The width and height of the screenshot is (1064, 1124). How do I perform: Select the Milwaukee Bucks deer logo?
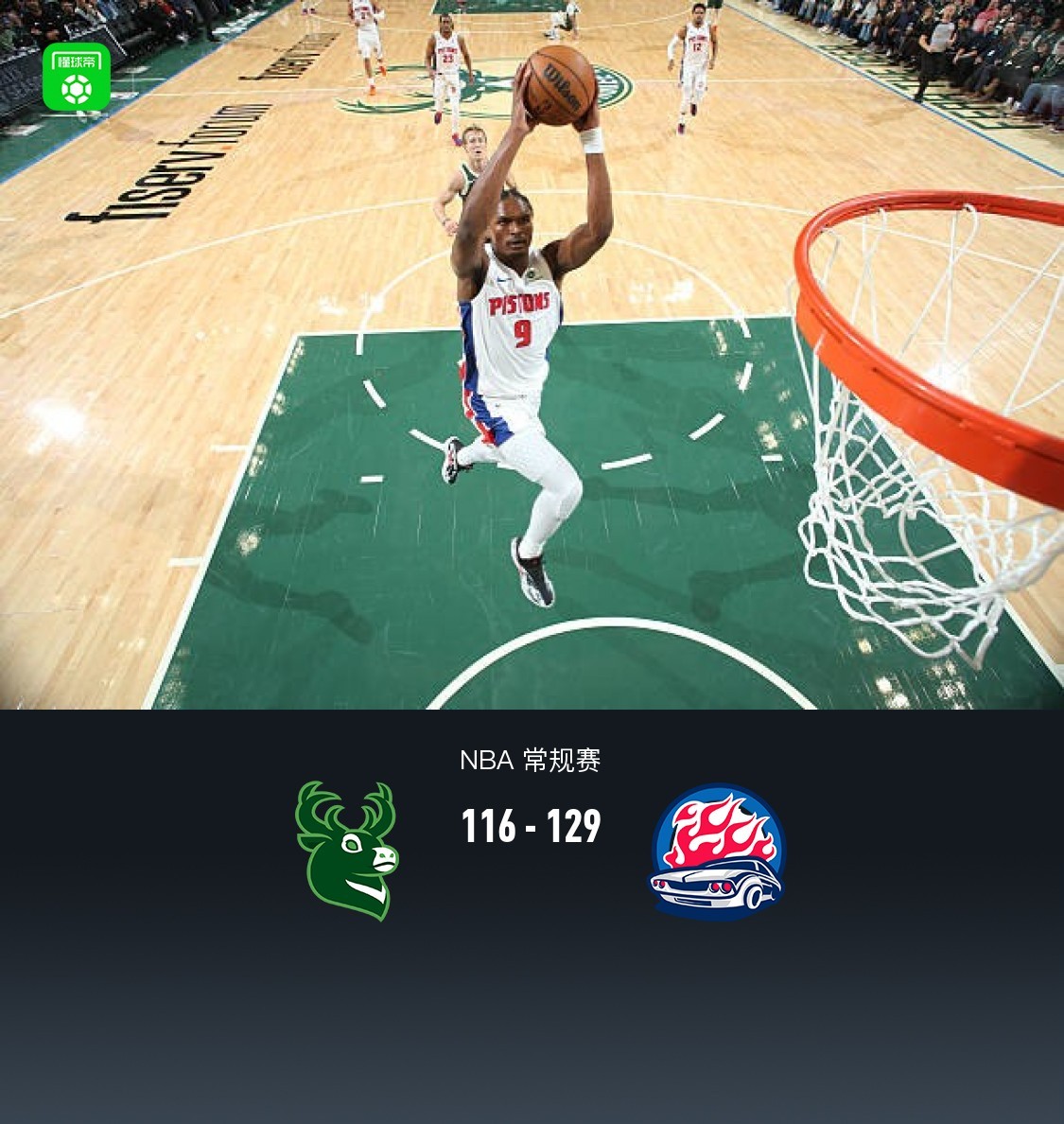347,851
